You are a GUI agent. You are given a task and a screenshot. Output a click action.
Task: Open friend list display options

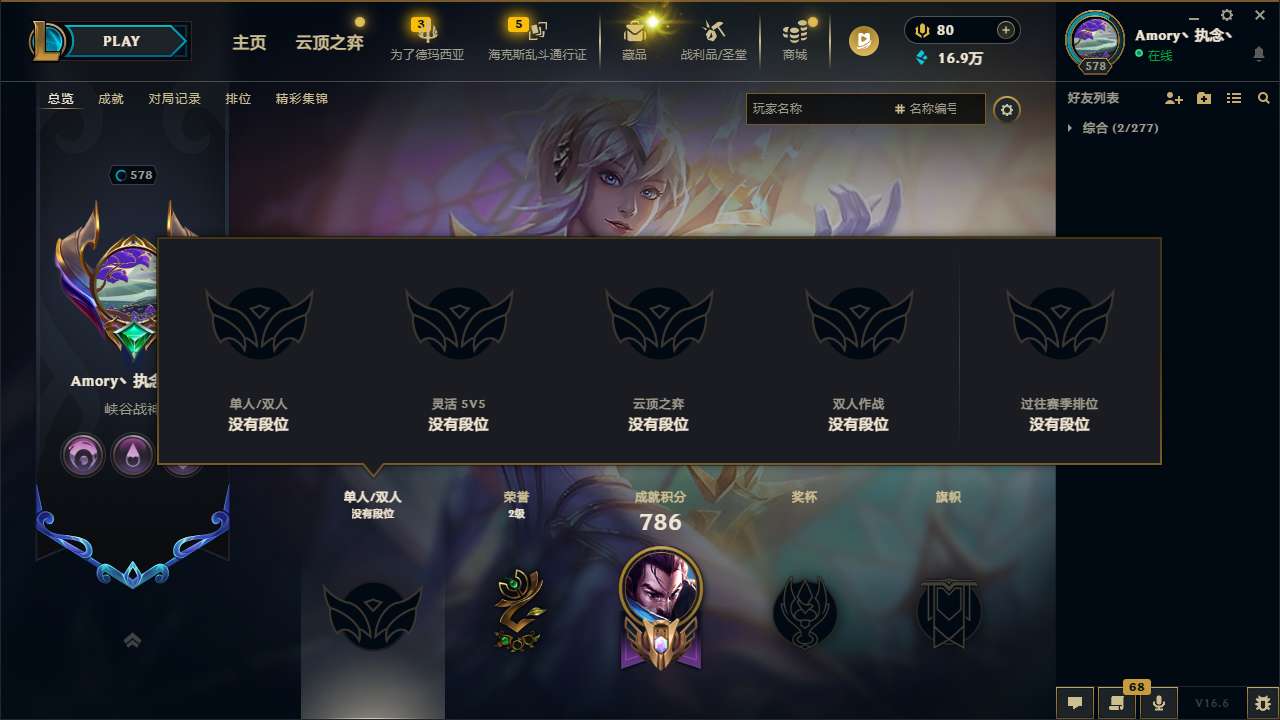pos(1234,98)
